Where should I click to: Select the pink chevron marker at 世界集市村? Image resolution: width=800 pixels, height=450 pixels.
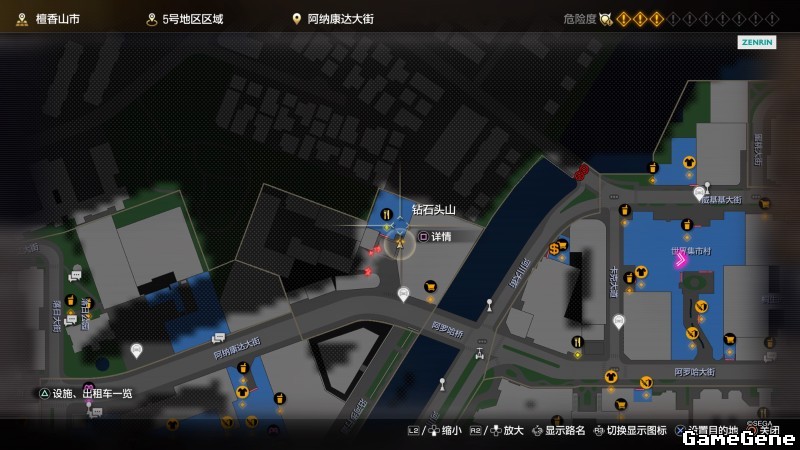coord(680,261)
